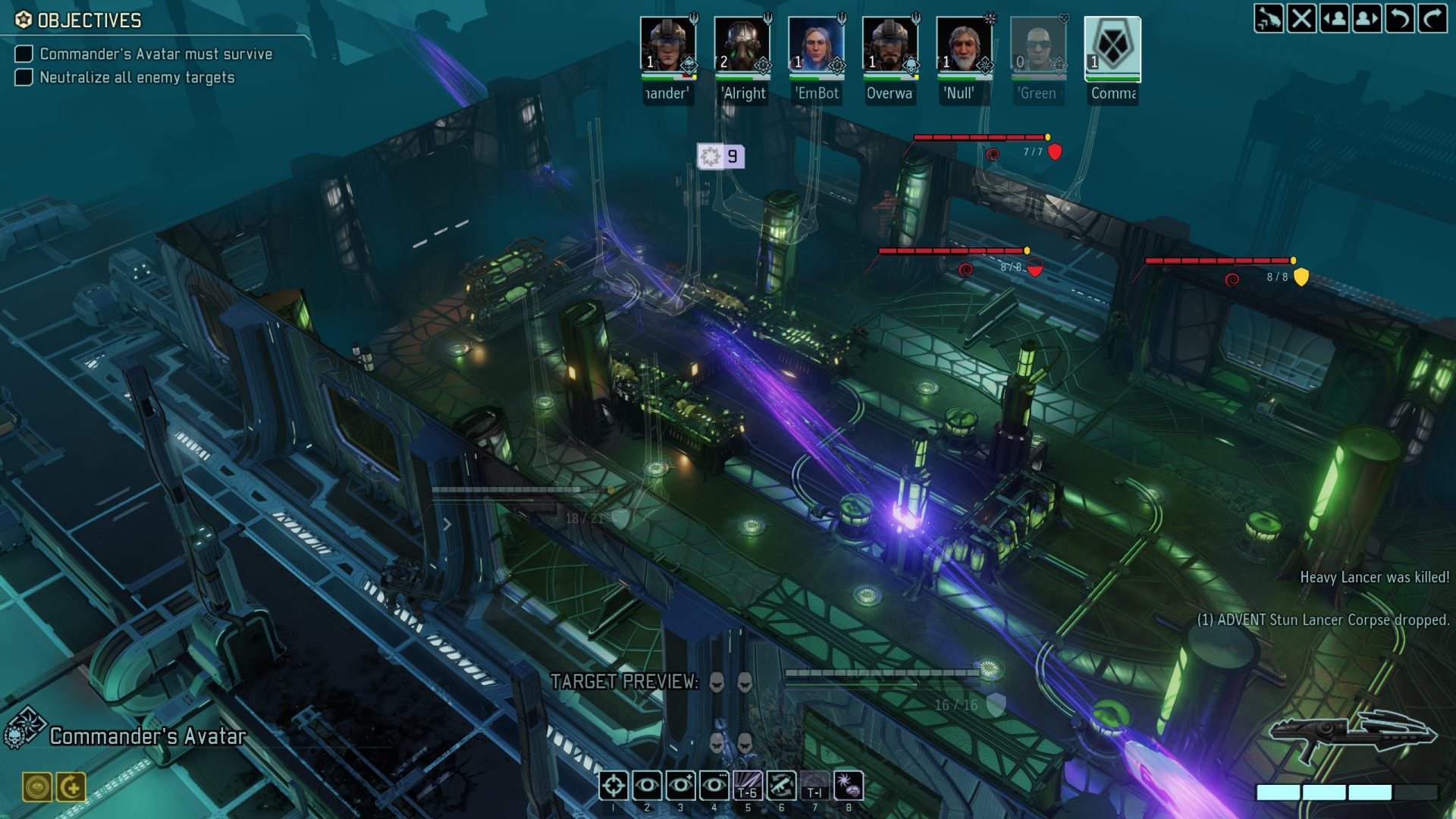Image resolution: width=1456 pixels, height=819 pixels.
Task: Select the eye-with-plus overwatch ability
Action: pos(680,786)
